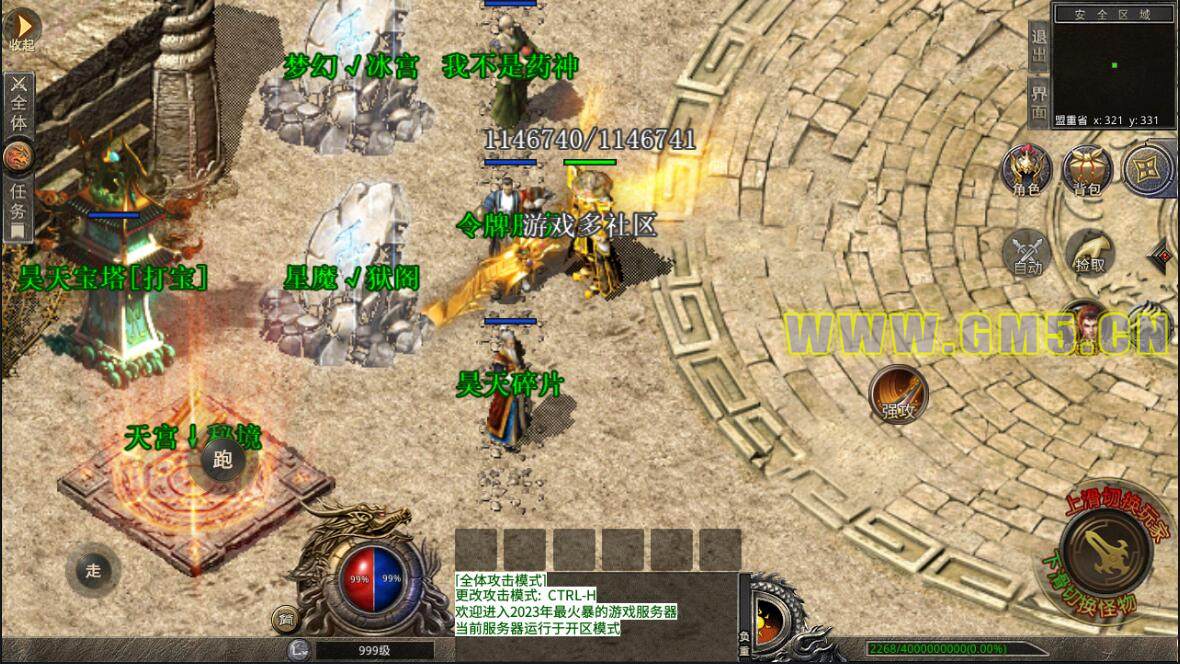Use the 拾取 pickup button
The image size is (1180, 664).
pyautogui.click(x=1089, y=252)
